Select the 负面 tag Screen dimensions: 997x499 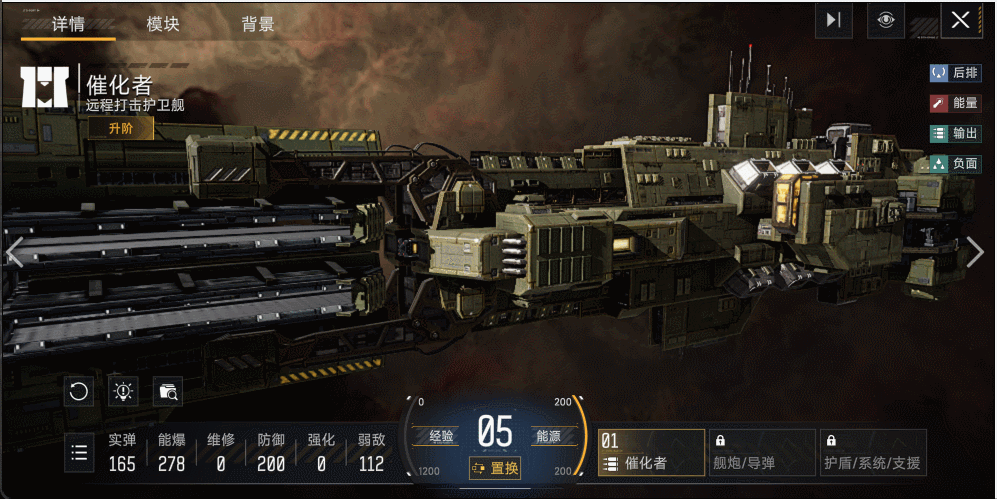955,163
